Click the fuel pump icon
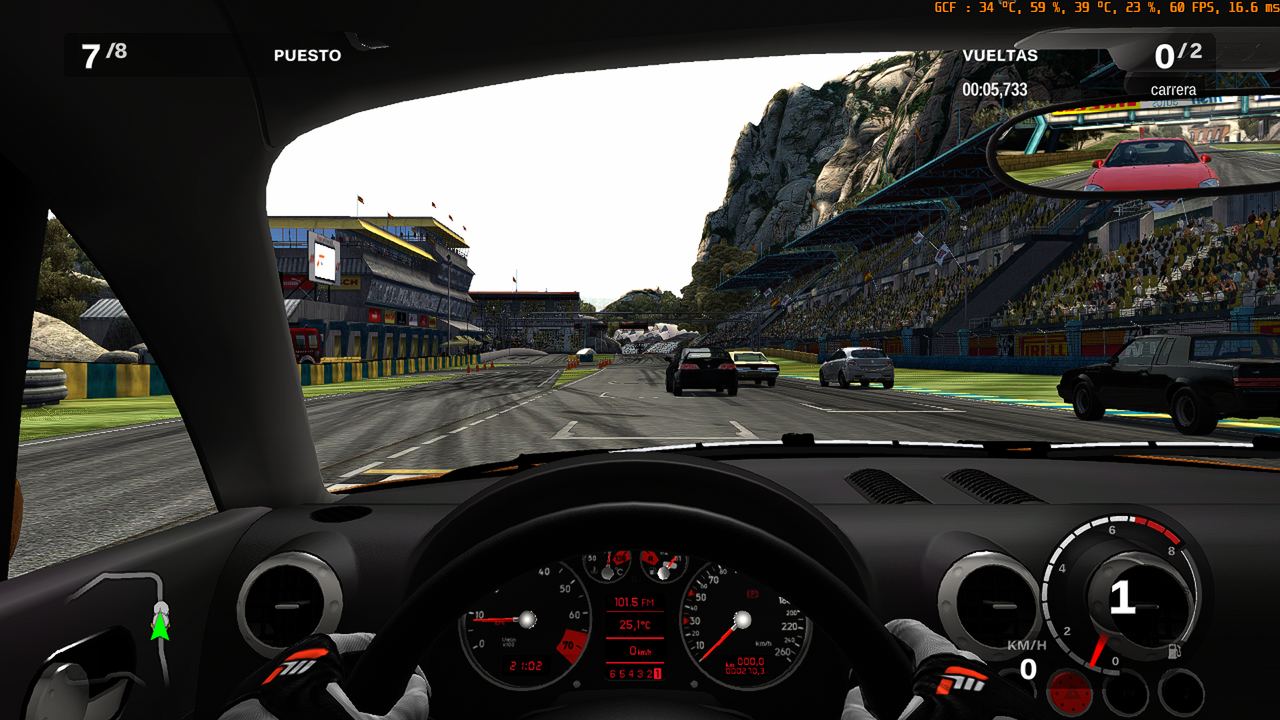 click(x=1173, y=651)
